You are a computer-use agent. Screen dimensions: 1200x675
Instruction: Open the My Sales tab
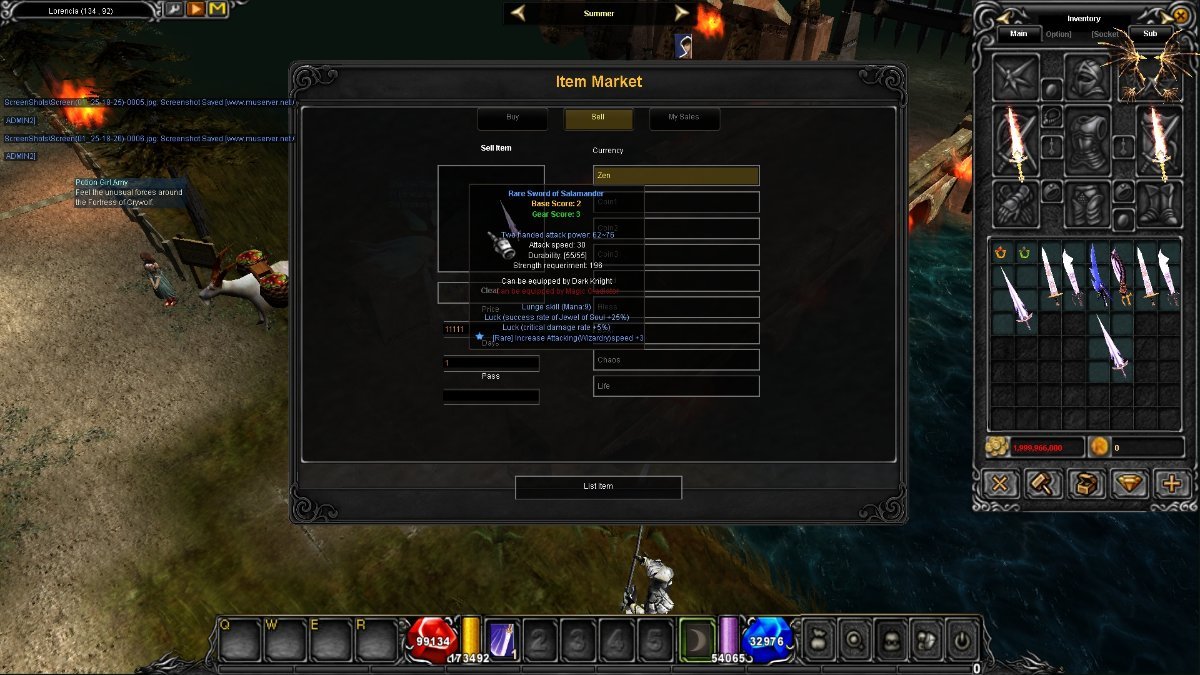683,118
